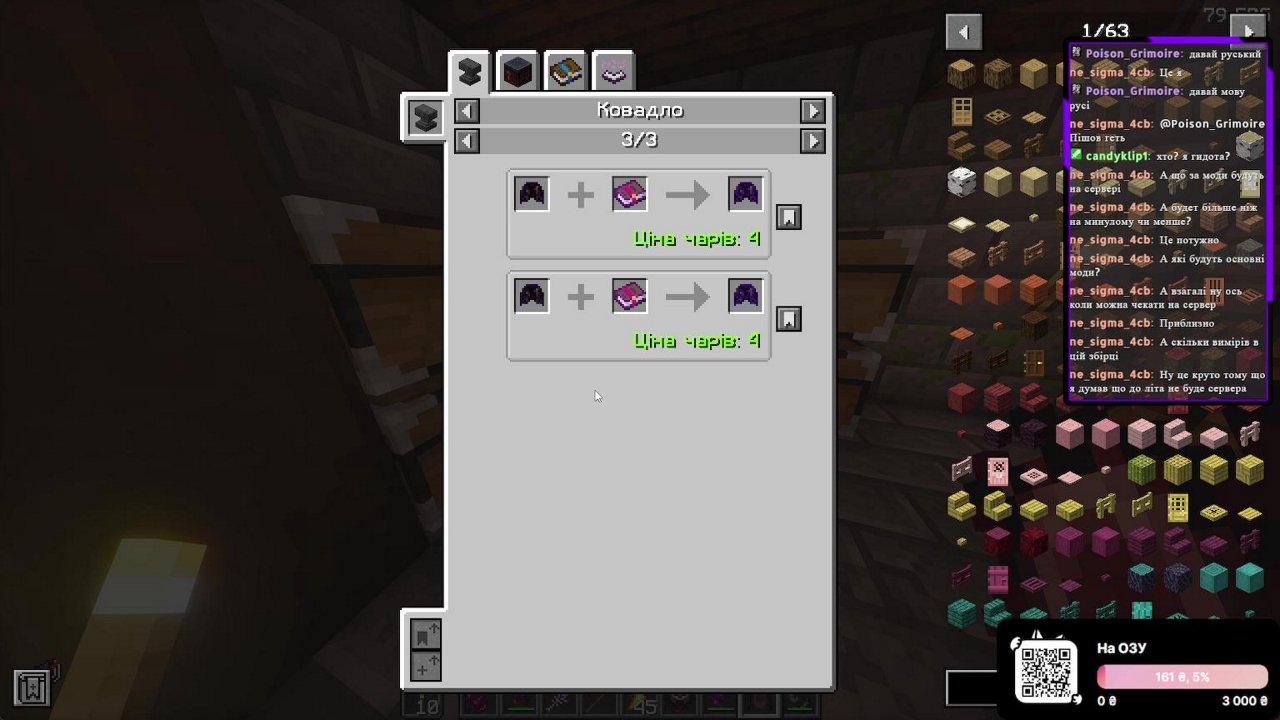Open the enchanted book category tab

coord(565,70)
